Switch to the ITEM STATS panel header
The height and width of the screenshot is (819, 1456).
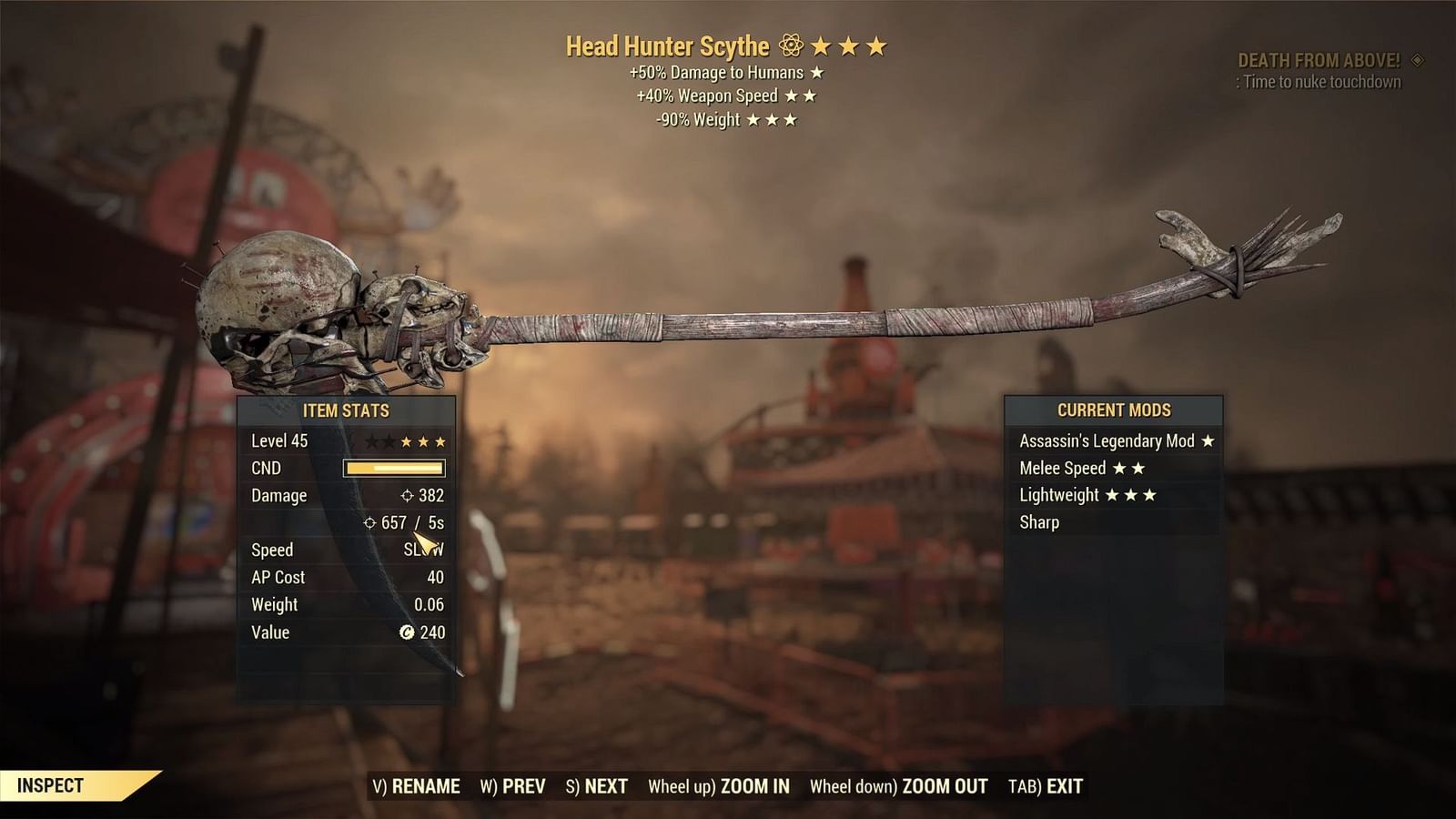344,410
